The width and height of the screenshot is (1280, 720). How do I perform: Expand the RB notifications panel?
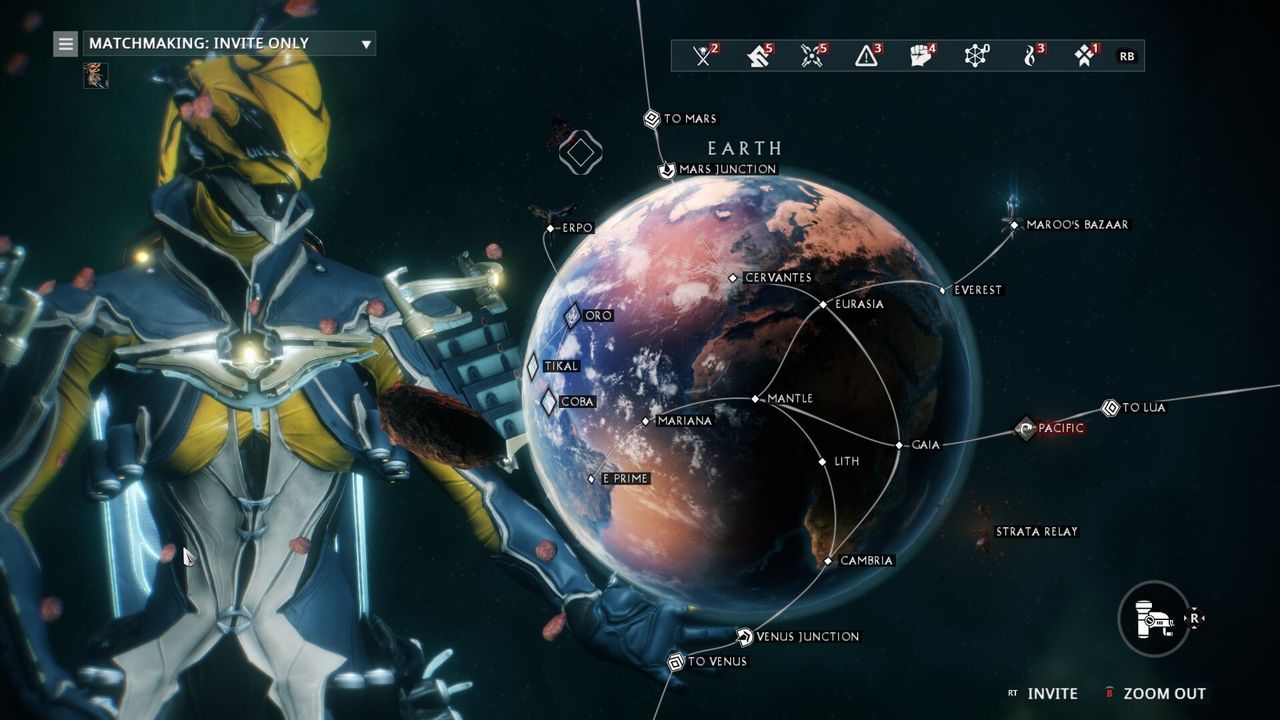pyautogui.click(x=1127, y=57)
